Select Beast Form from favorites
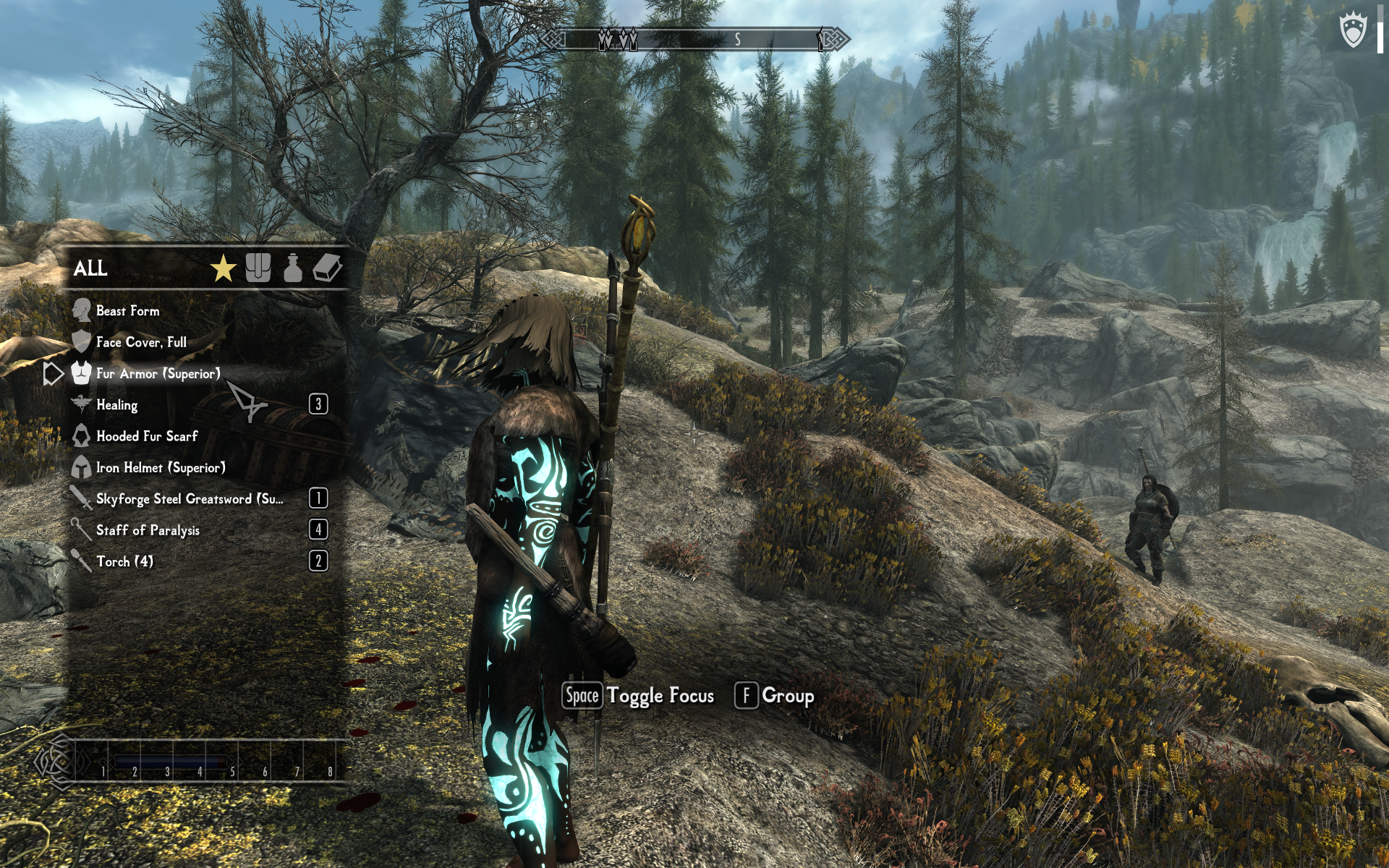The width and height of the screenshot is (1389, 868). click(x=128, y=311)
